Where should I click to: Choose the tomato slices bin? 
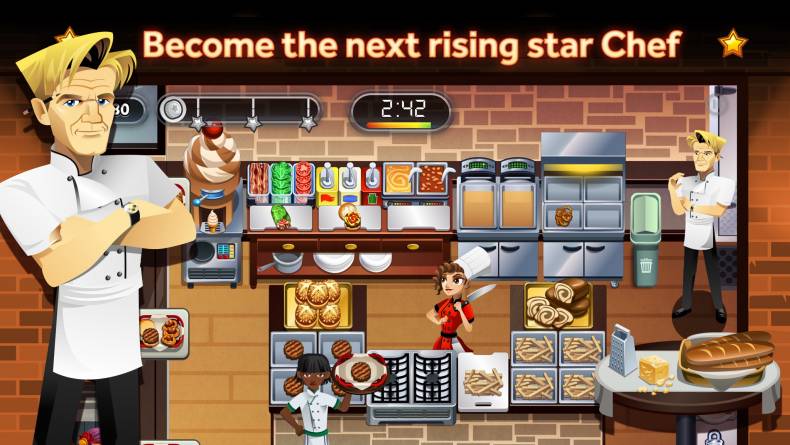[303, 179]
